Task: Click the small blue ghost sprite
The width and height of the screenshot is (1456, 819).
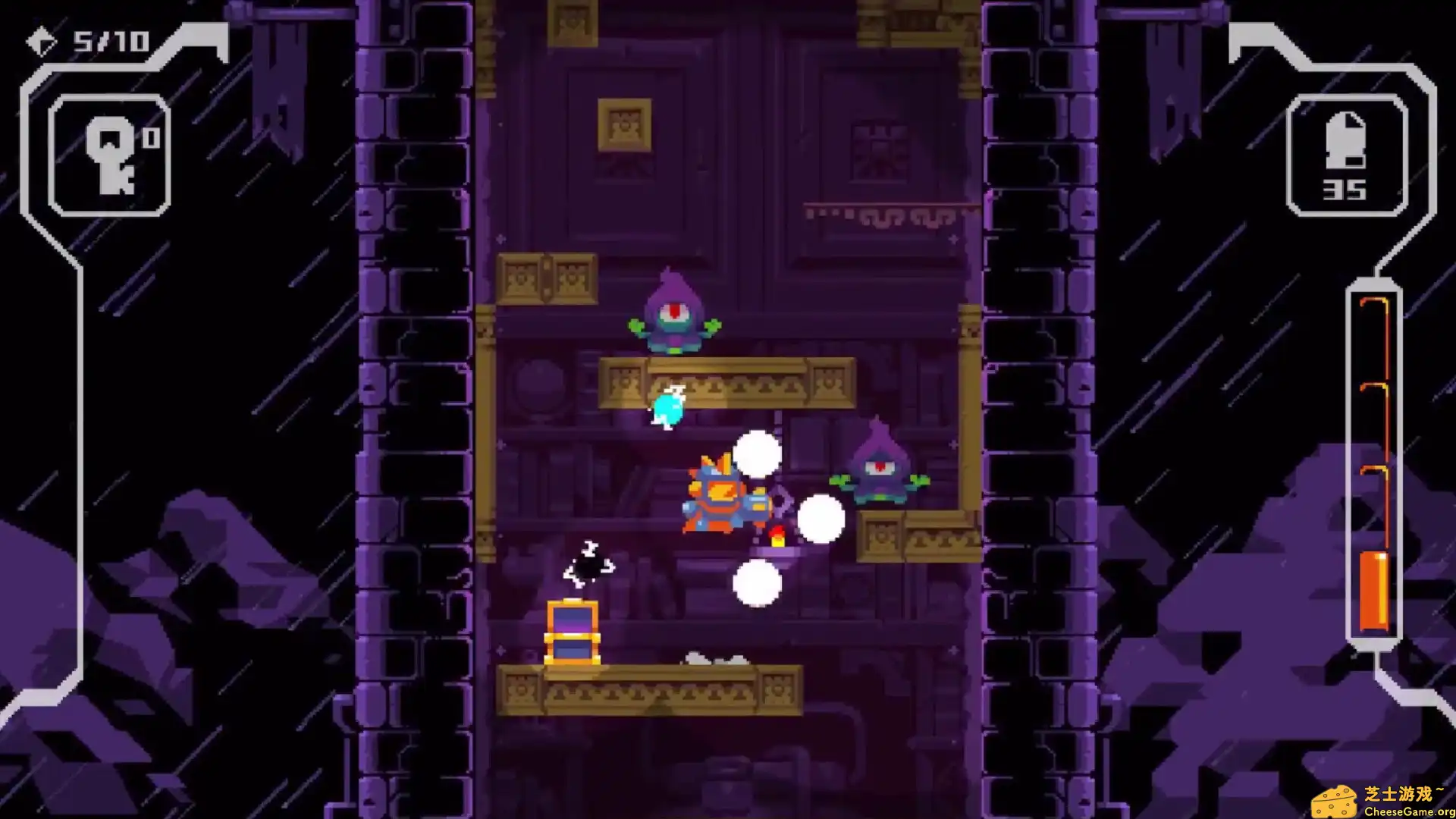Action: pyautogui.click(x=667, y=409)
